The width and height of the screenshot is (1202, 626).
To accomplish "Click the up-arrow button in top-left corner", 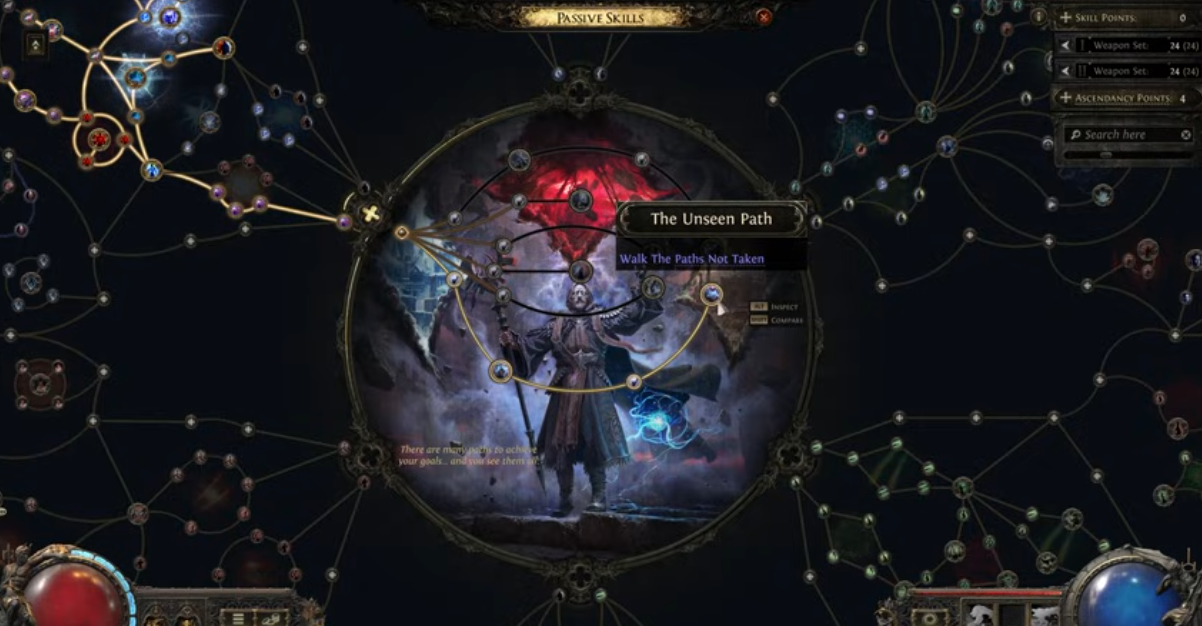I will click(x=36, y=45).
